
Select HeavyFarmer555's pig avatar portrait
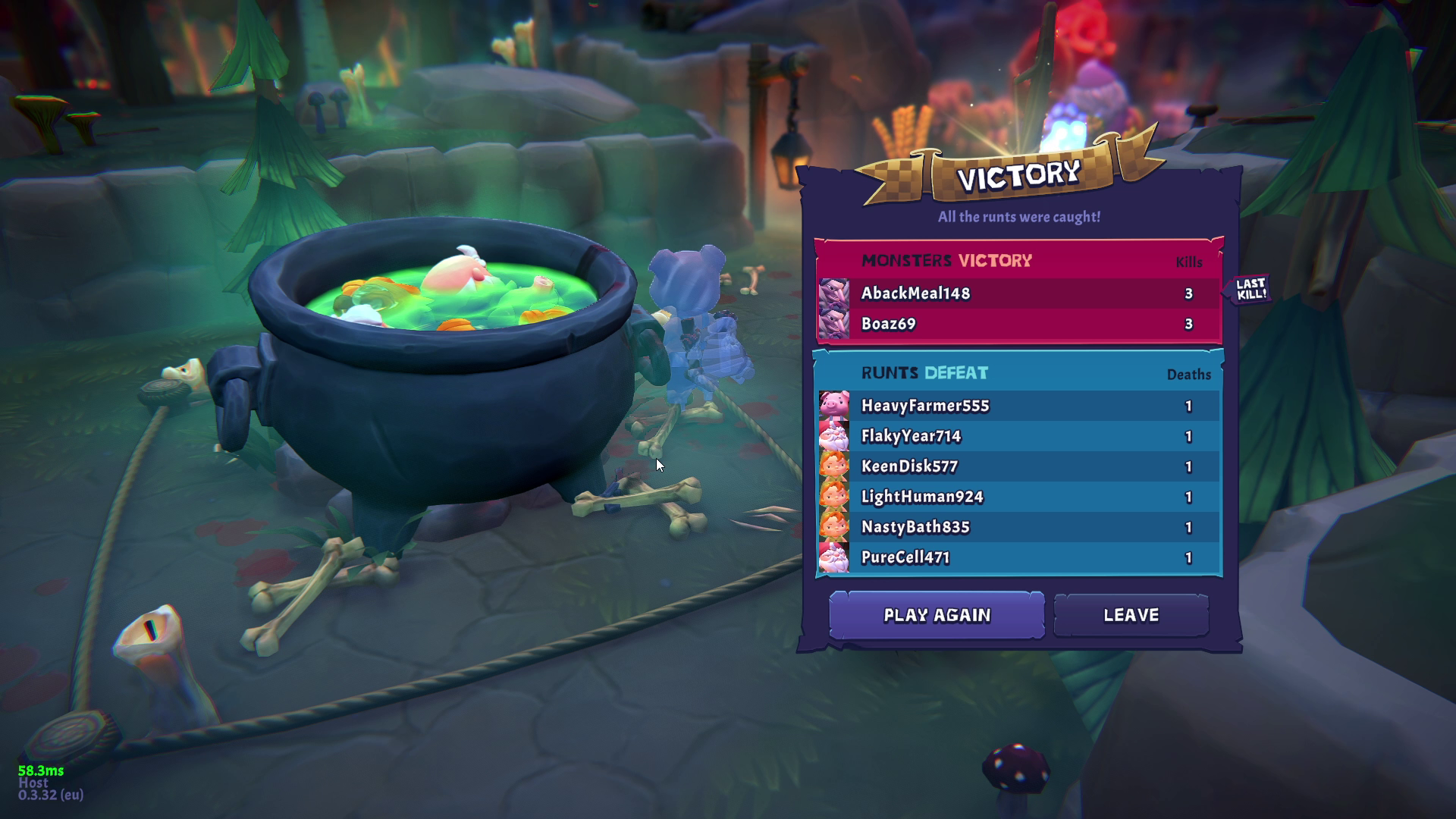(x=833, y=406)
